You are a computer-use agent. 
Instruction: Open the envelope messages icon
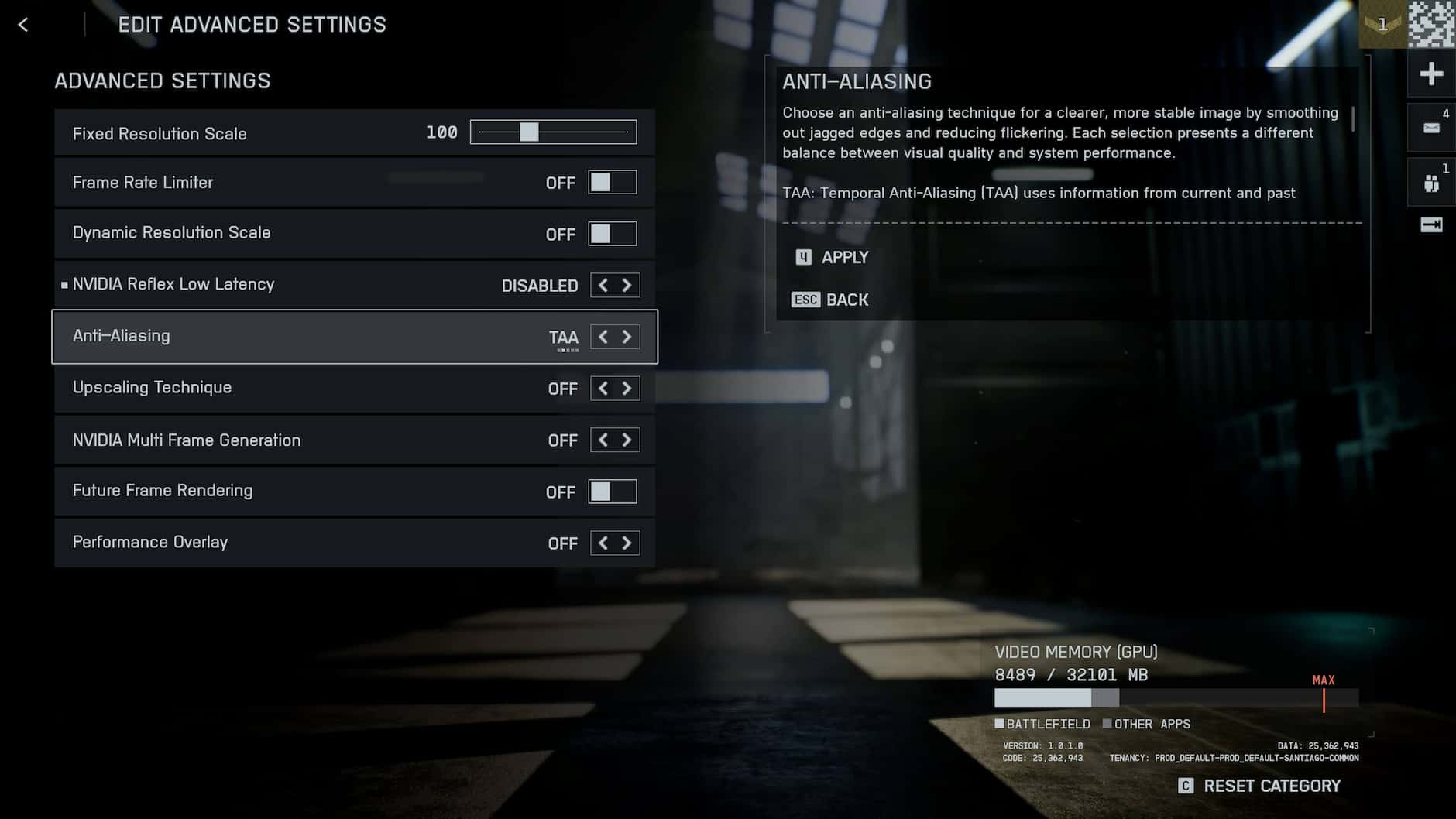[1431, 128]
